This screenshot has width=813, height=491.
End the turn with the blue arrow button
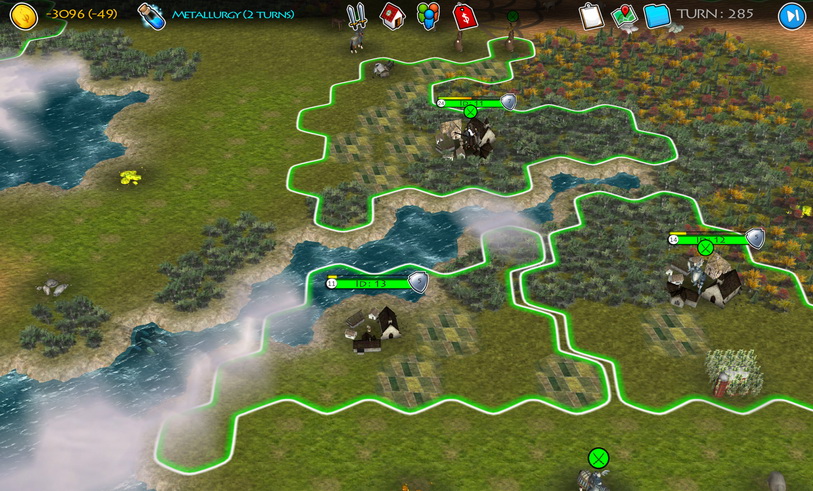791,16
